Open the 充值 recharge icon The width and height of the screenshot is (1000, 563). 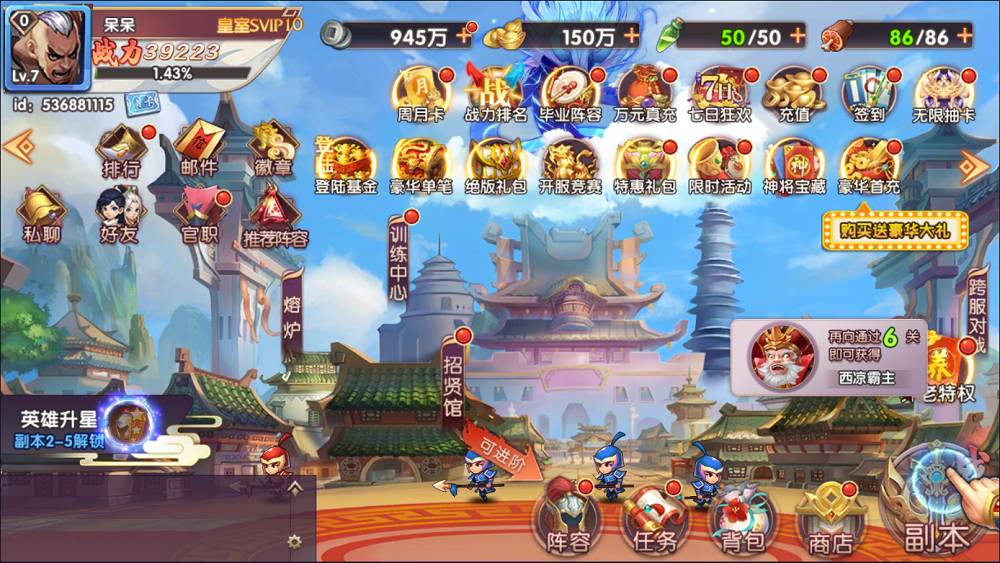793,95
